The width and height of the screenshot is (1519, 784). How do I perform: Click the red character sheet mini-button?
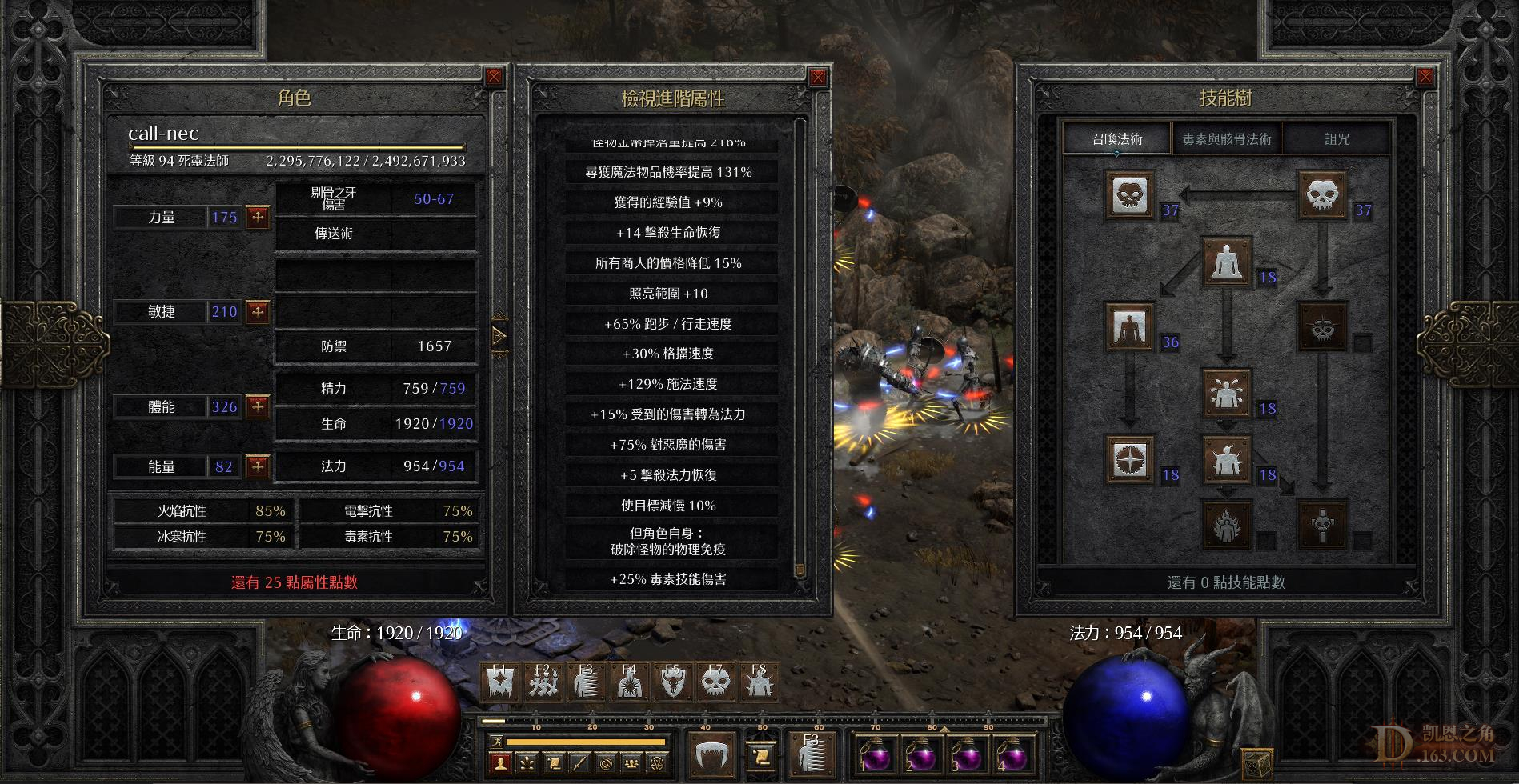pos(501,763)
